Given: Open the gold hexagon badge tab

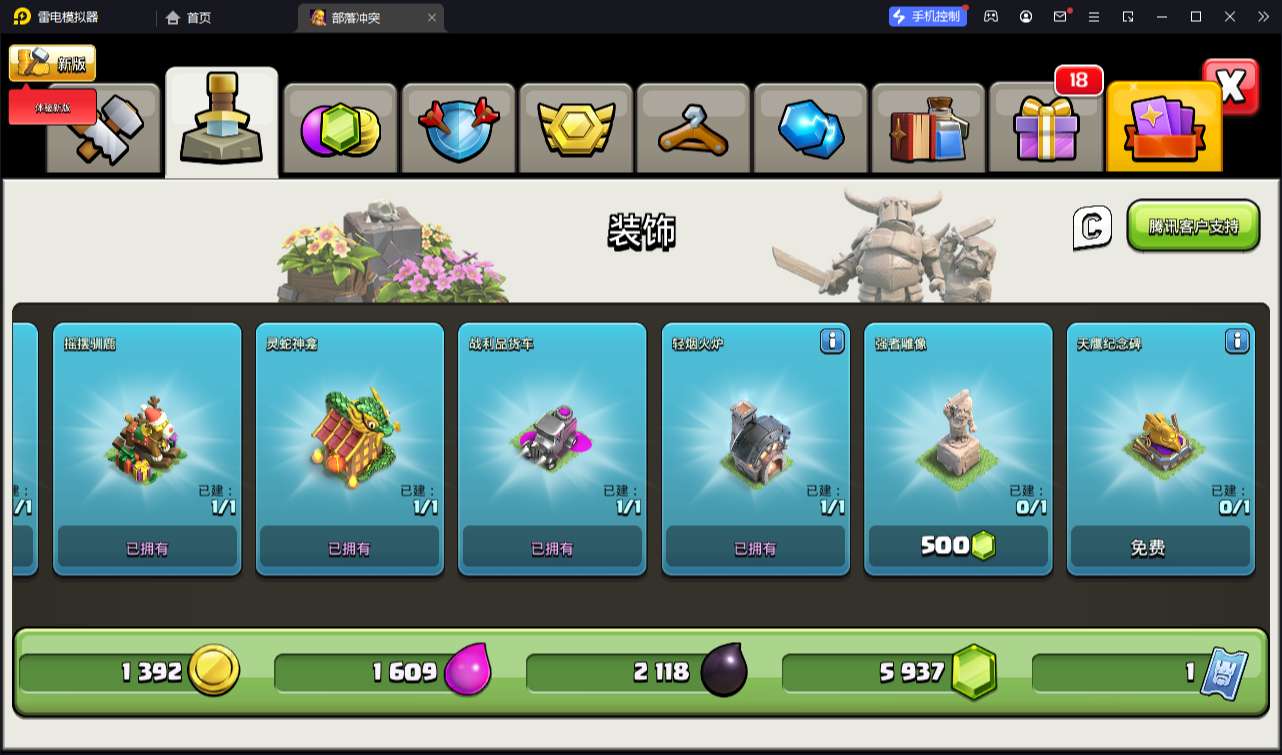Looking at the screenshot, I should point(575,130).
